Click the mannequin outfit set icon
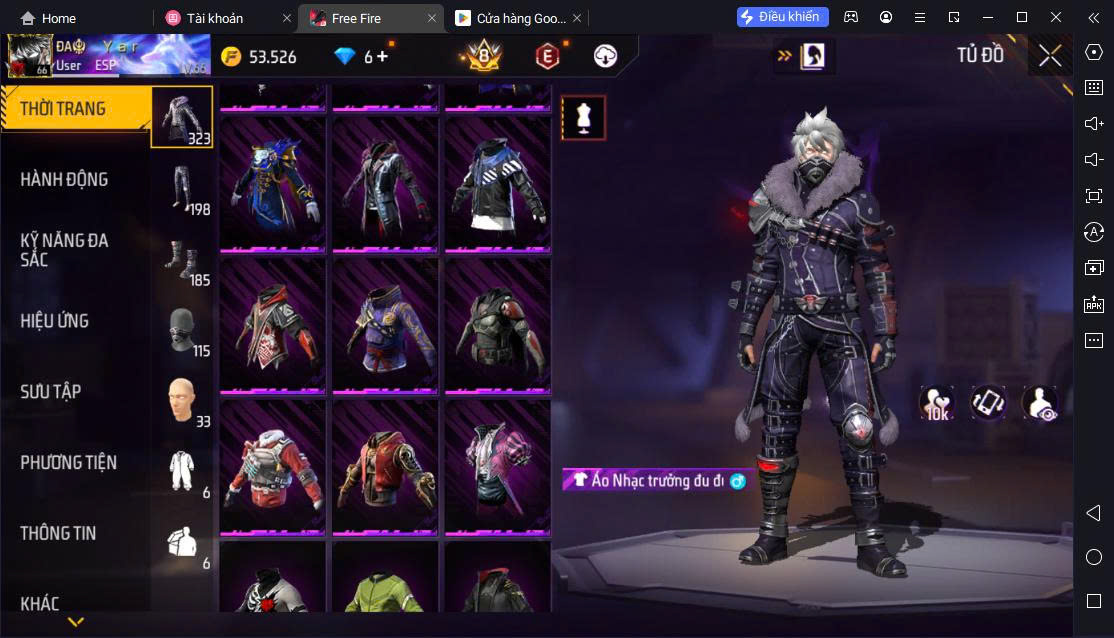Screen dimensions: 1114x638 [x=583, y=118]
